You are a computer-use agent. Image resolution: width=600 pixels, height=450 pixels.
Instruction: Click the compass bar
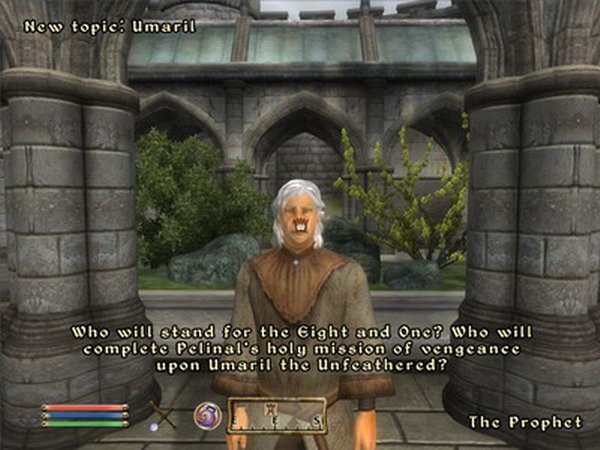(x=277, y=415)
